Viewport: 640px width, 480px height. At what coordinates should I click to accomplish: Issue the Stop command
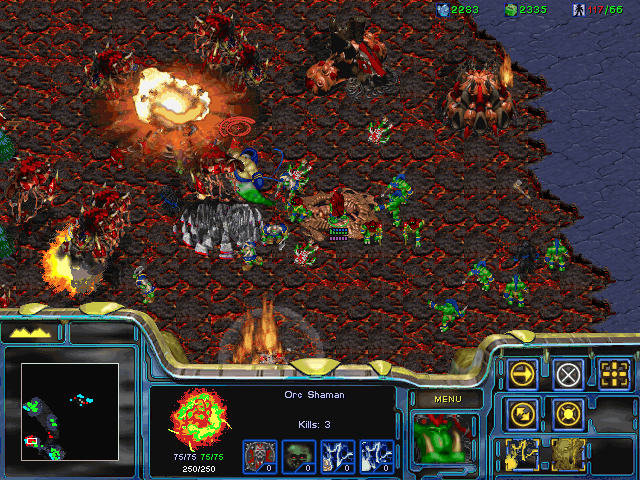569,374
